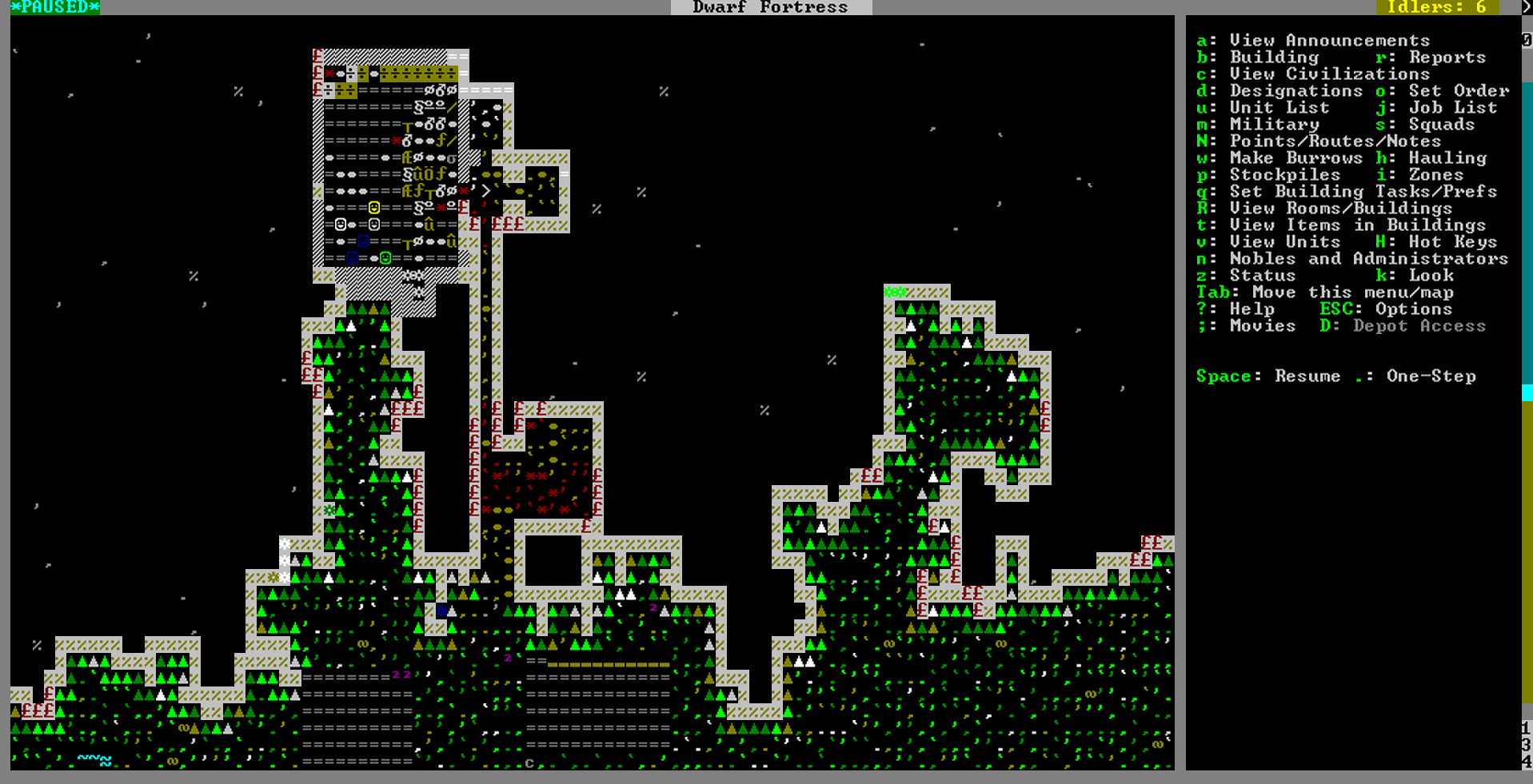Click the Idlers counter in top bar
Image resolution: width=1533 pixels, height=784 pixels.
point(1436,7)
